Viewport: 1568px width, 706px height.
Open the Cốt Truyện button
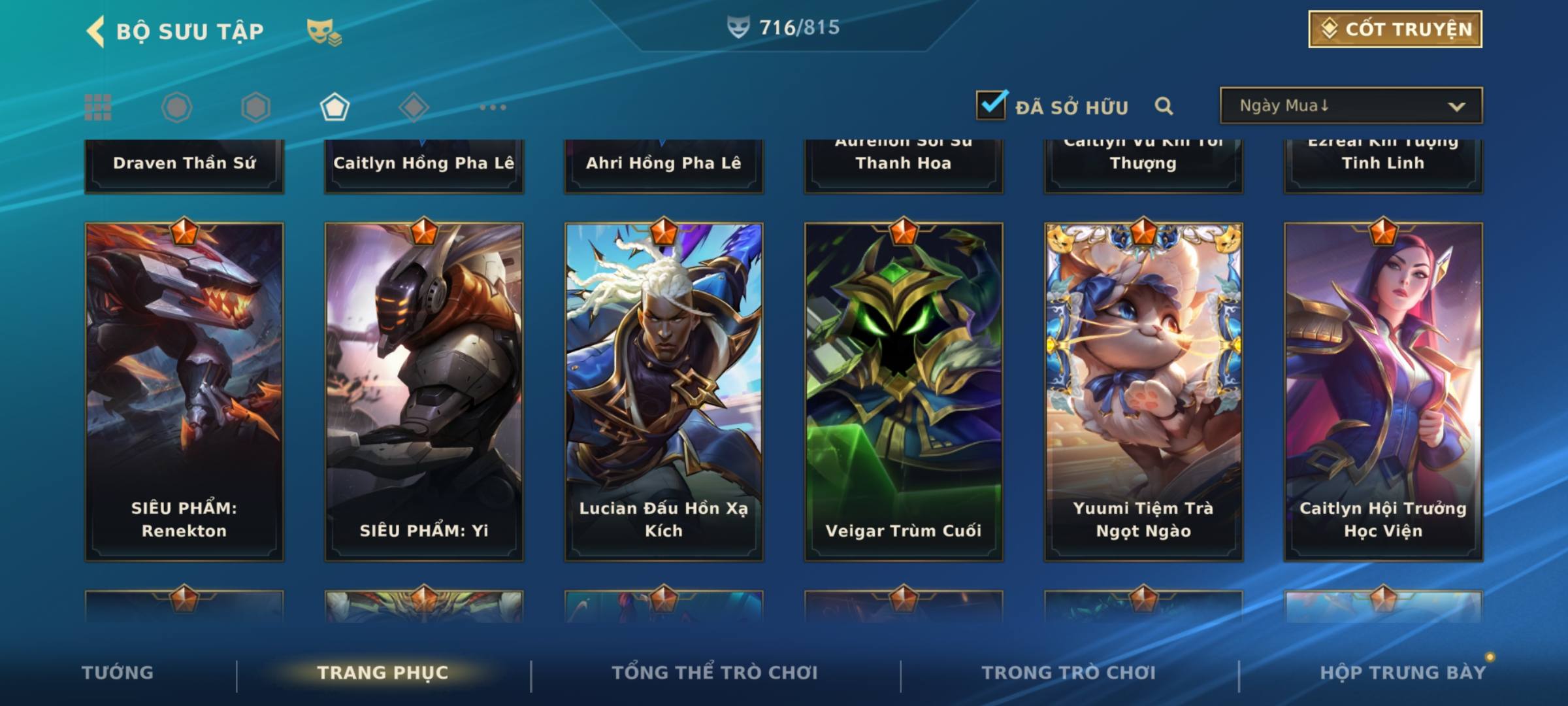tap(1395, 29)
